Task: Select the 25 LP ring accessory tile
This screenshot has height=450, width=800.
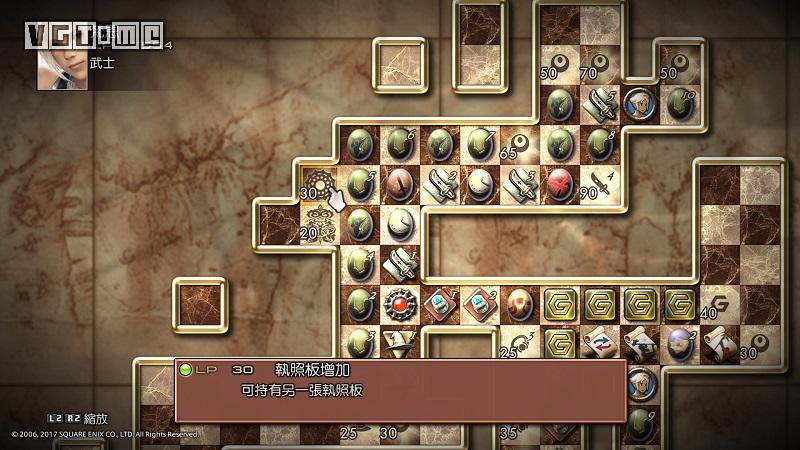Action: point(520,343)
